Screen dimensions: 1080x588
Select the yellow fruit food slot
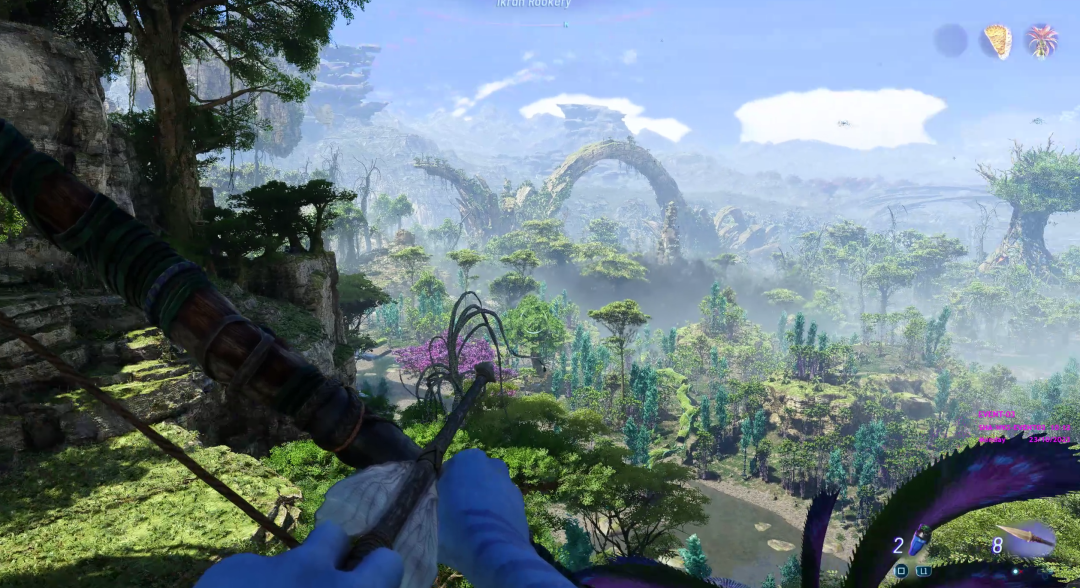click(x=997, y=41)
